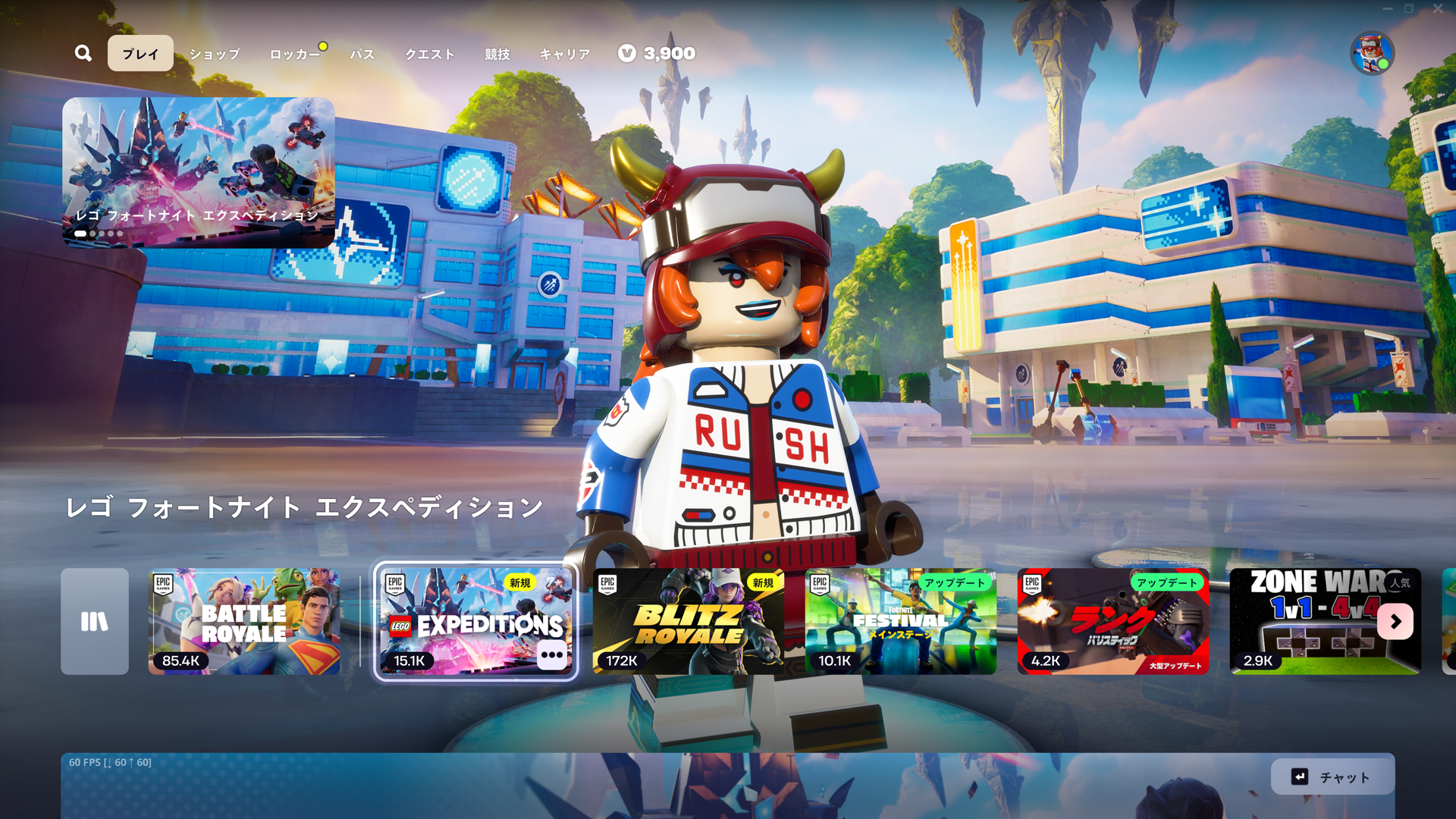Viewport: 1456px width, 819px height.
Task: Expand the featured LEGO Expeditions banner
Action: [200, 168]
